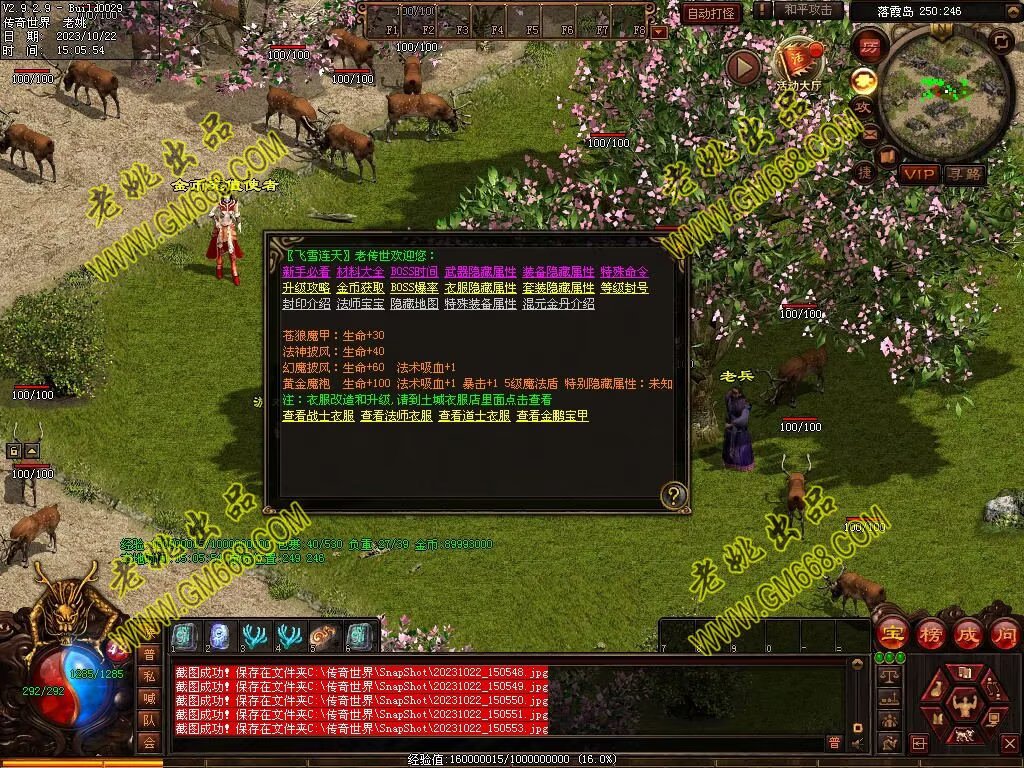Open the 榜 ranking button
The height and width of the screenshot is (768, 1024).
point(930,634)
